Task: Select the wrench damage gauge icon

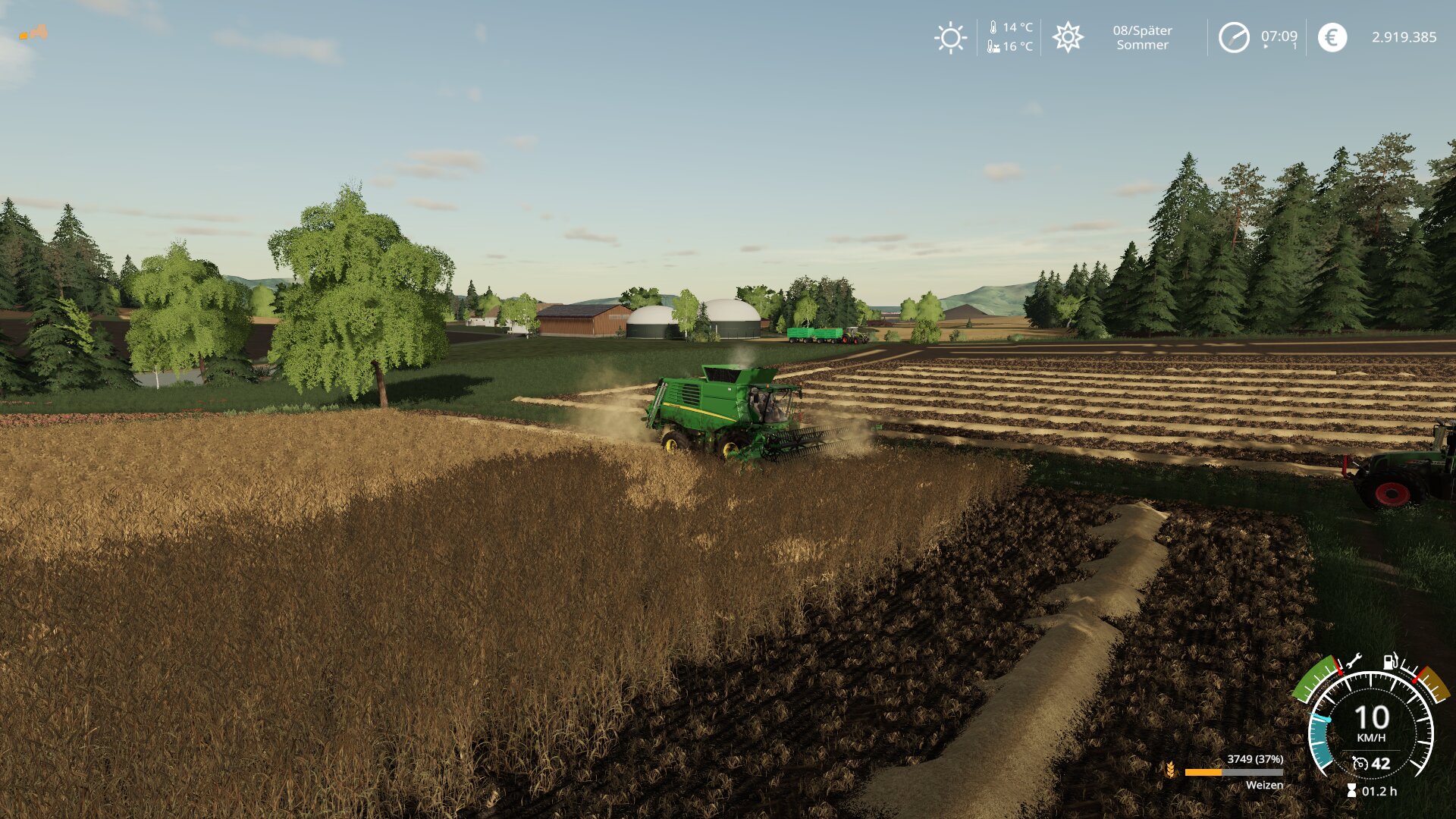Action: pyautogui.click(x=1354, y=661)
